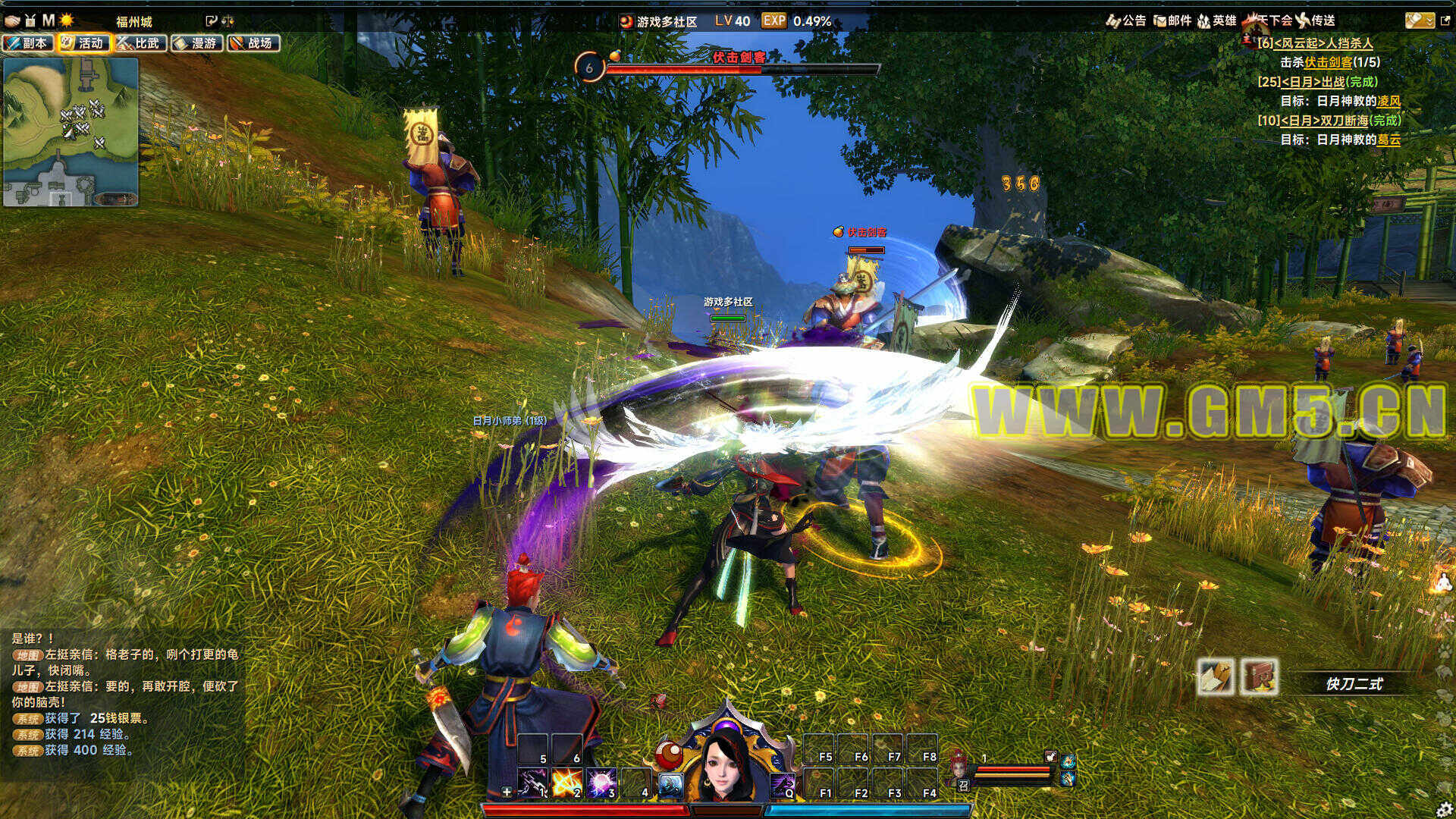Open the 公告 announcements

(x=1126, y=20)
